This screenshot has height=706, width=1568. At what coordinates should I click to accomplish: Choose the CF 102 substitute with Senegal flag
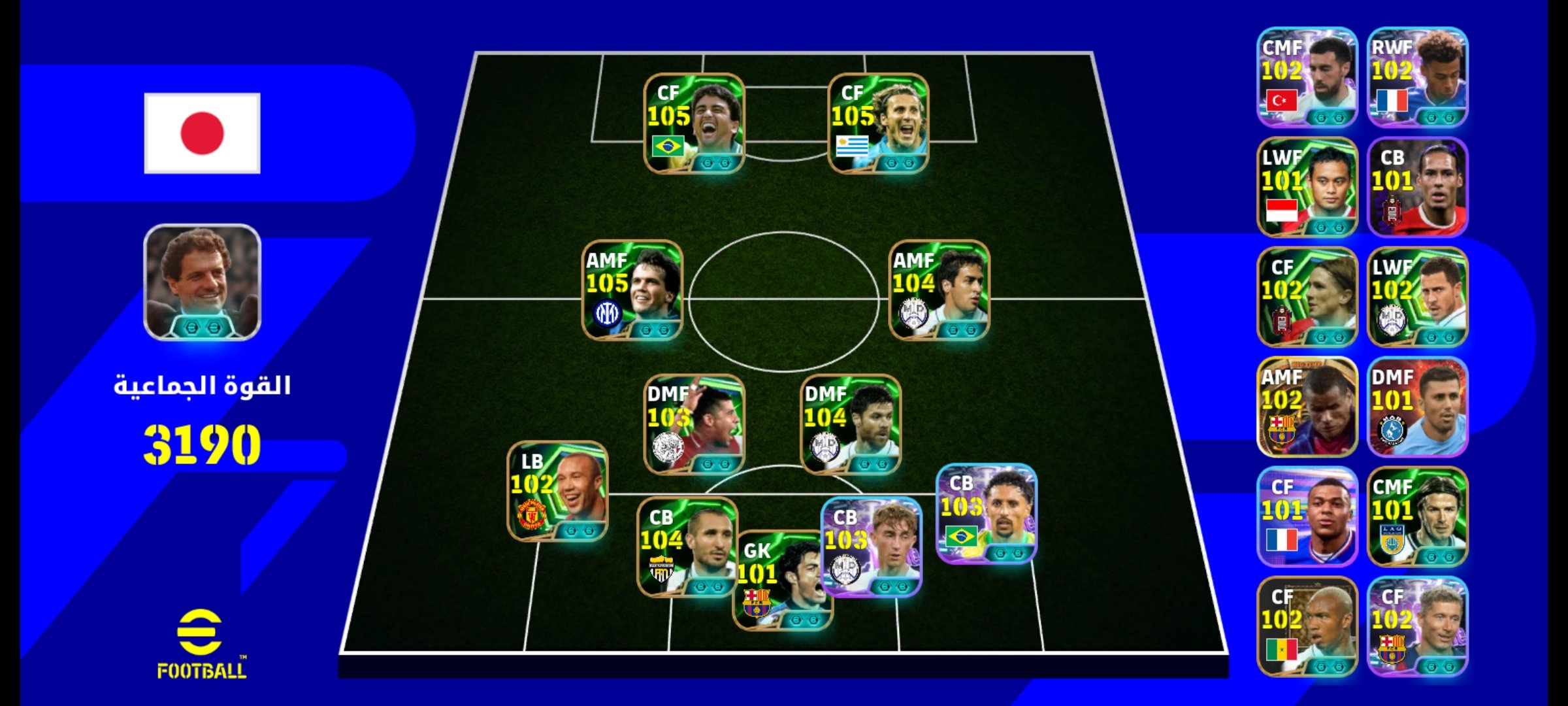1307,626
